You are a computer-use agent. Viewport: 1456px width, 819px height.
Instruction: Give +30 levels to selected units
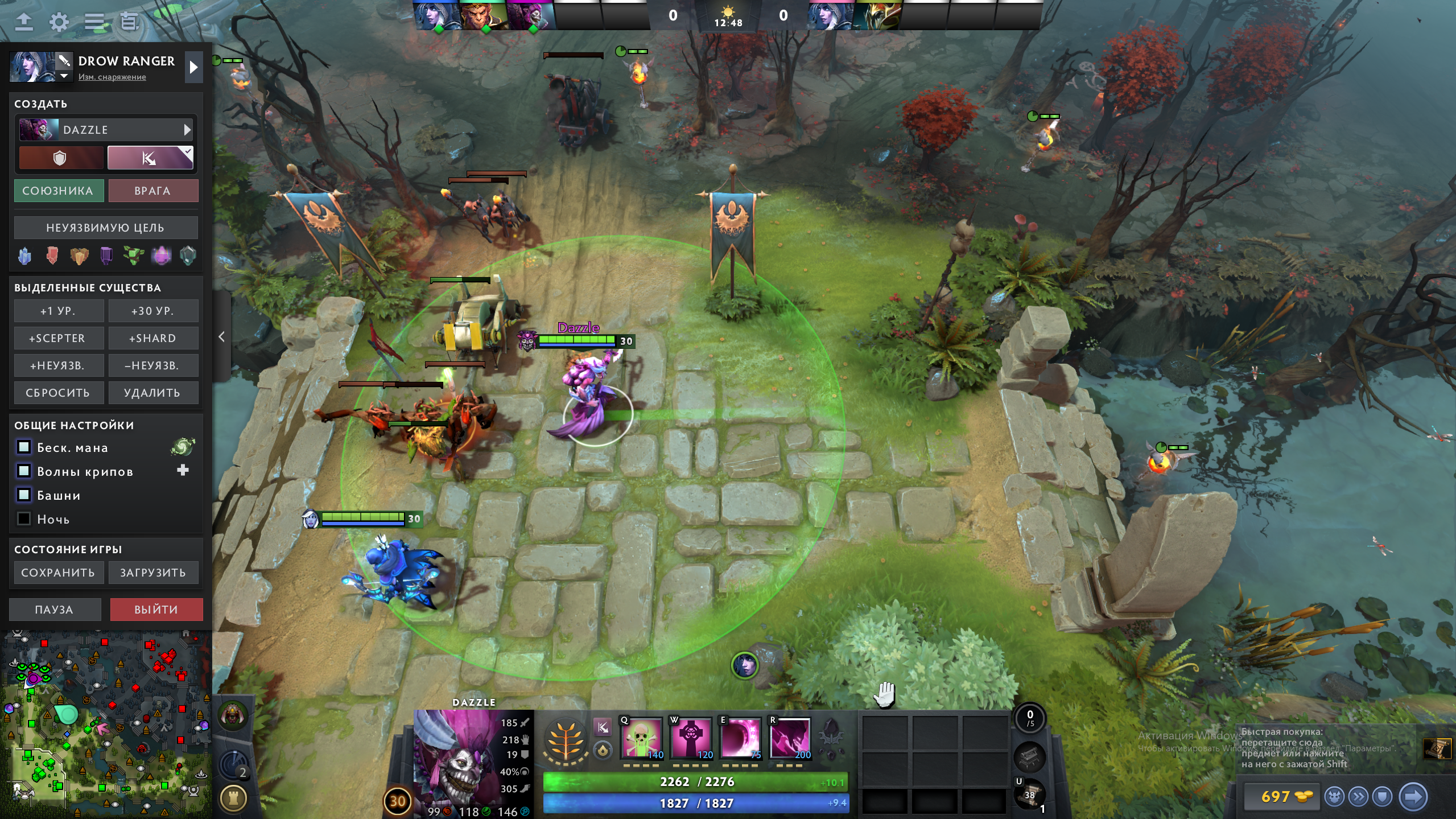tap(152, 311)
